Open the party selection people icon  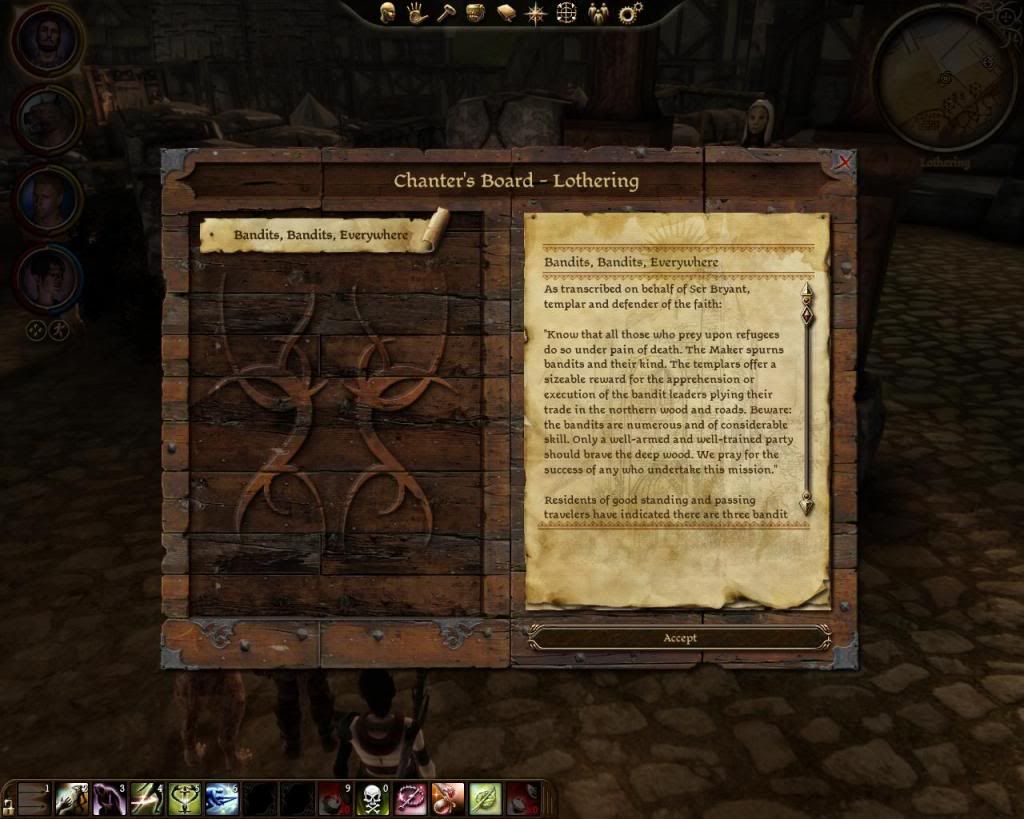(598, 13)
